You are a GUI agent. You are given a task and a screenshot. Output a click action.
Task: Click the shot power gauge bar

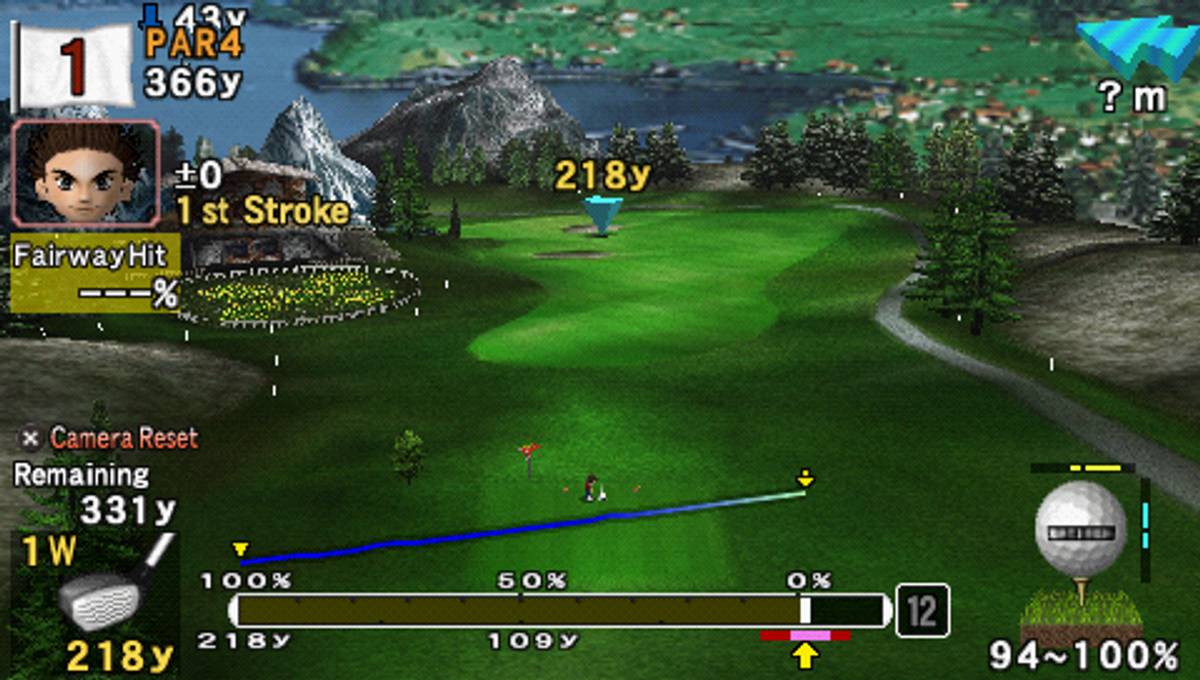tap(560, 610)
